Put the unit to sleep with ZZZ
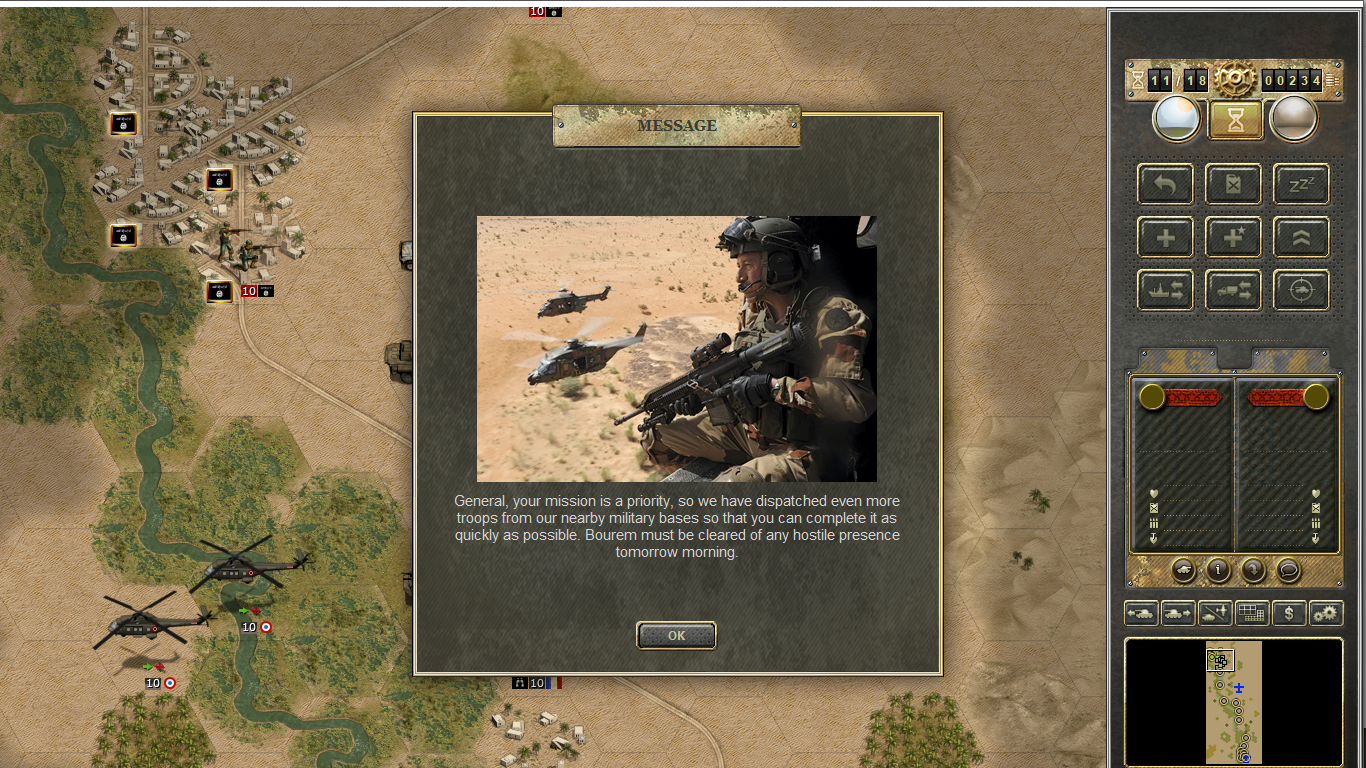 tap(1301, 184)
